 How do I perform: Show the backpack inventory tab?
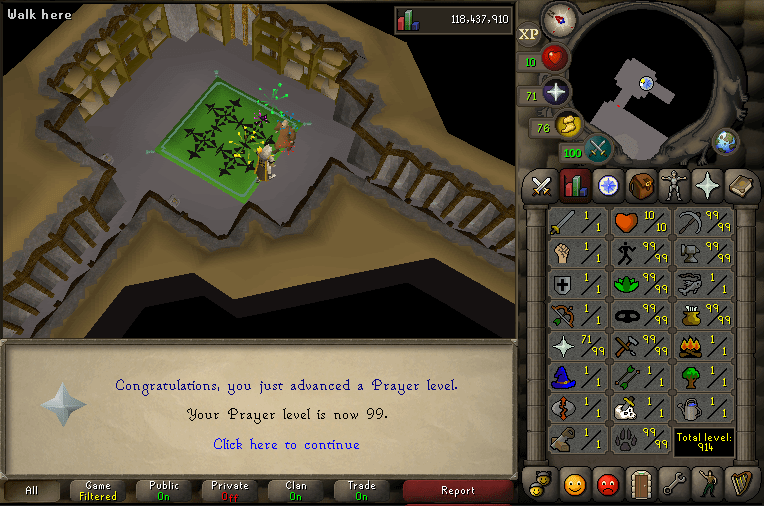tap(641, 185)
